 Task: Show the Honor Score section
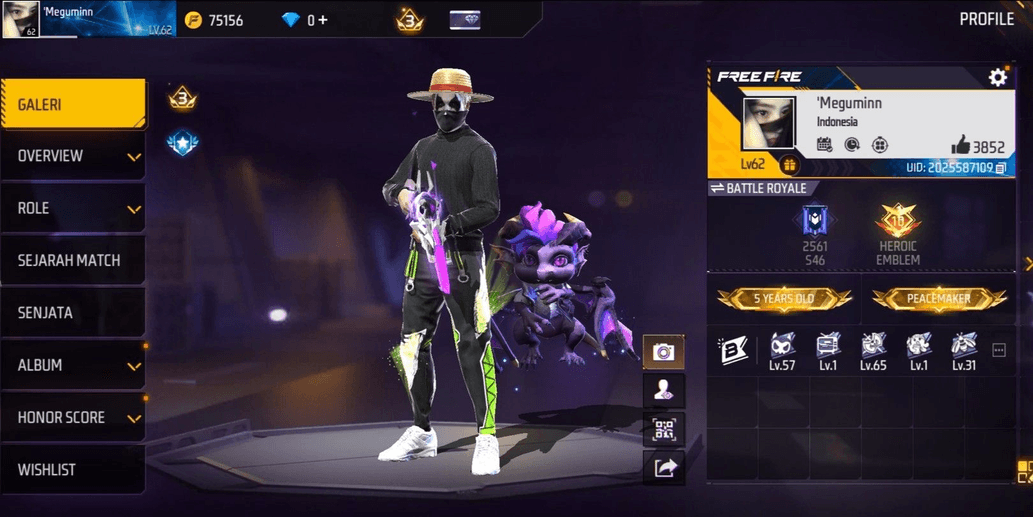tap(72, 417)
